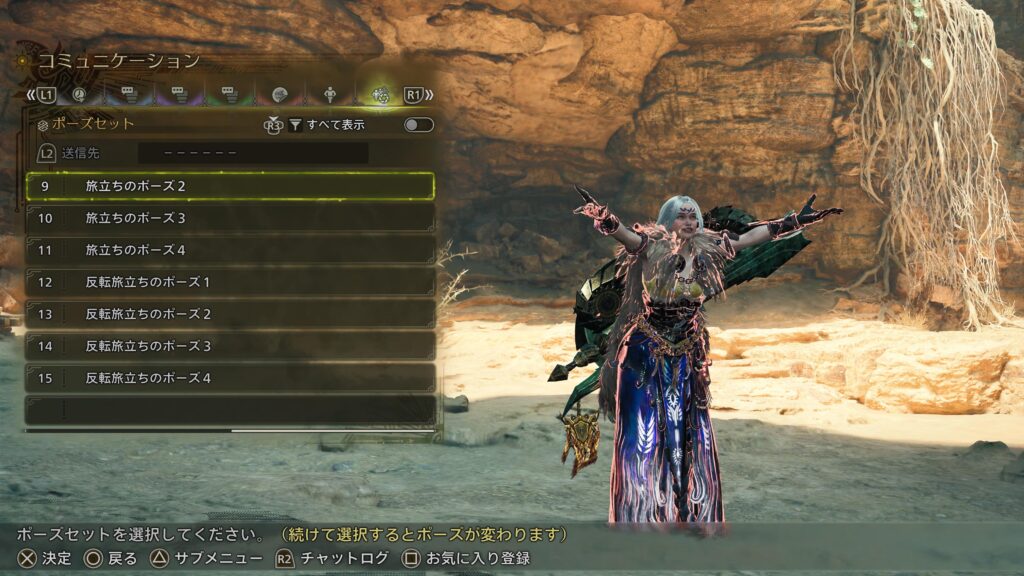Select the highlighted pose set tab
1024x576 pixels.
pos(380,95)
